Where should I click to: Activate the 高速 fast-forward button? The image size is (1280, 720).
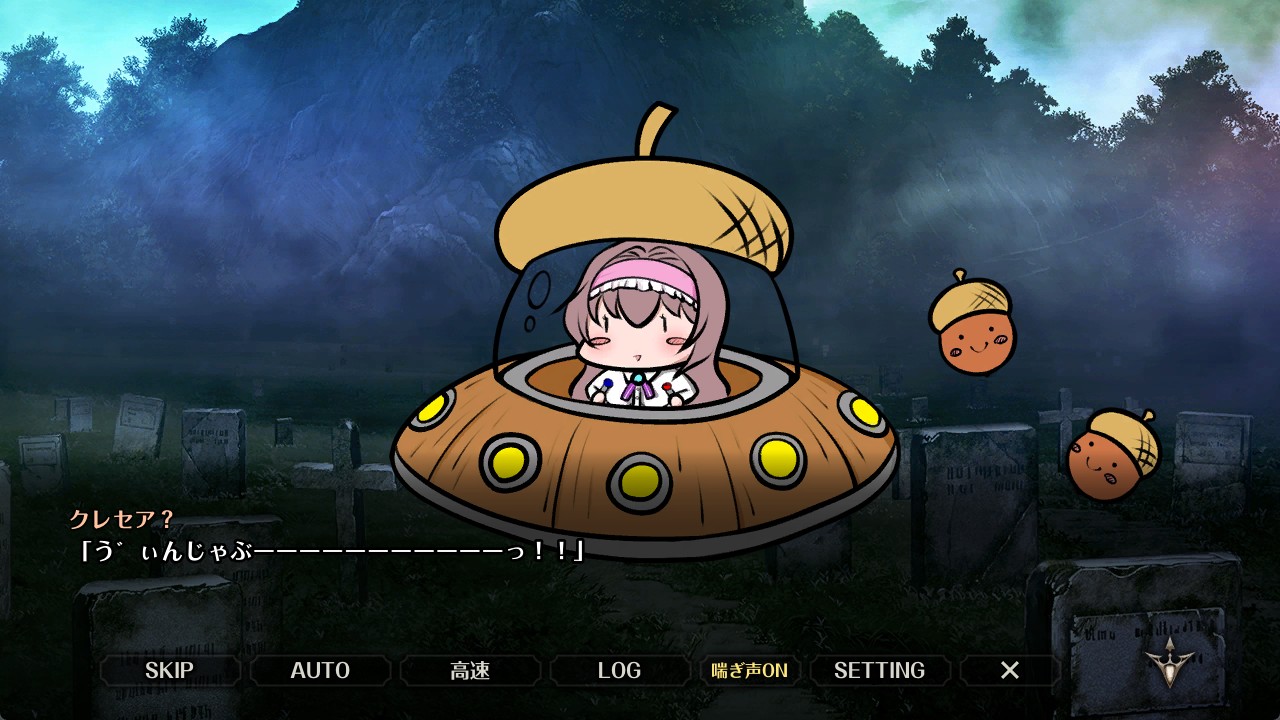pos(470,670)
